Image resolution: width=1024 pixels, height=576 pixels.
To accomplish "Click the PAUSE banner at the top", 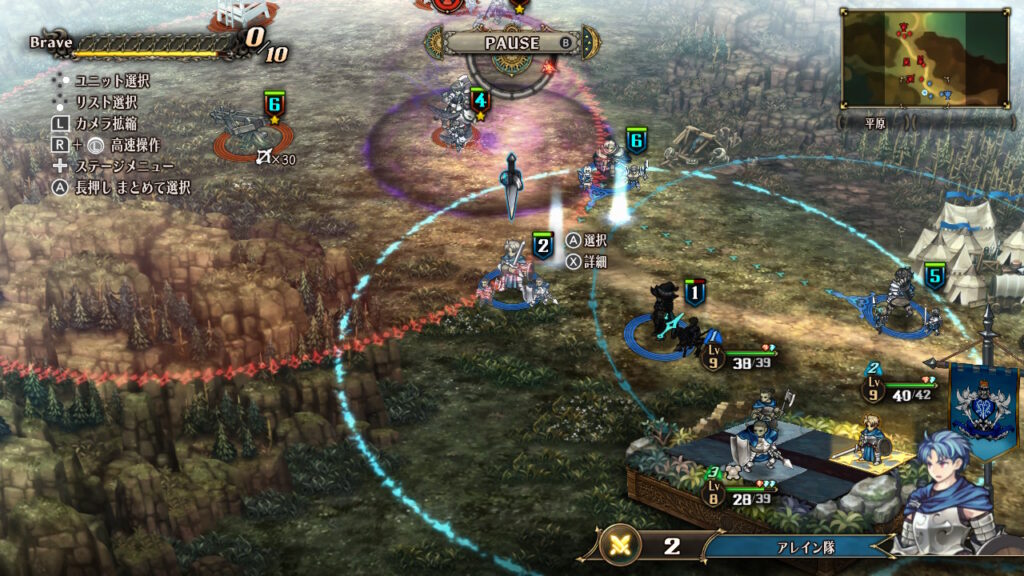I will pyautogui.click(x=511, y=43).
